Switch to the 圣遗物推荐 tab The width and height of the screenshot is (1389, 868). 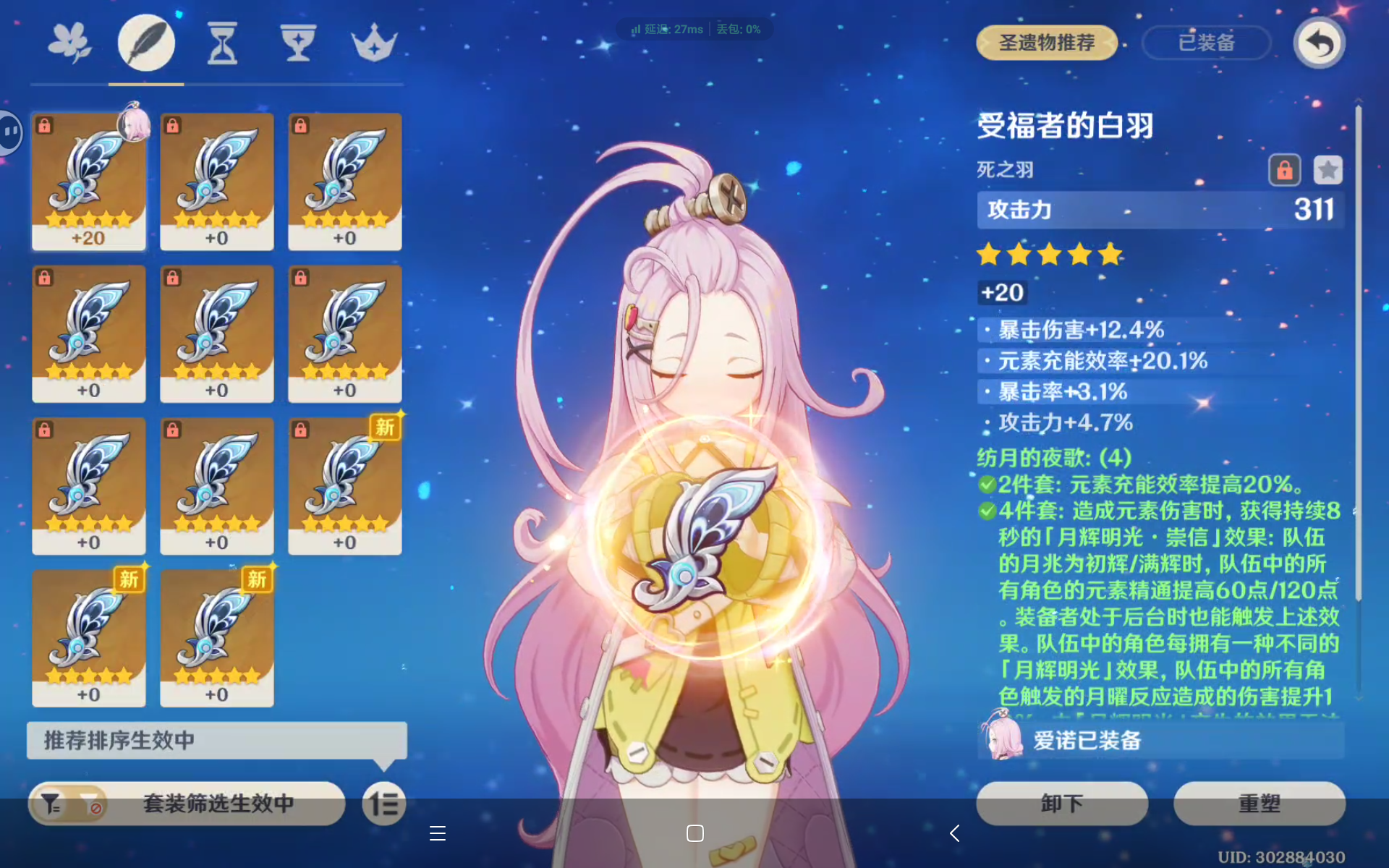(x=1046, y=43)
